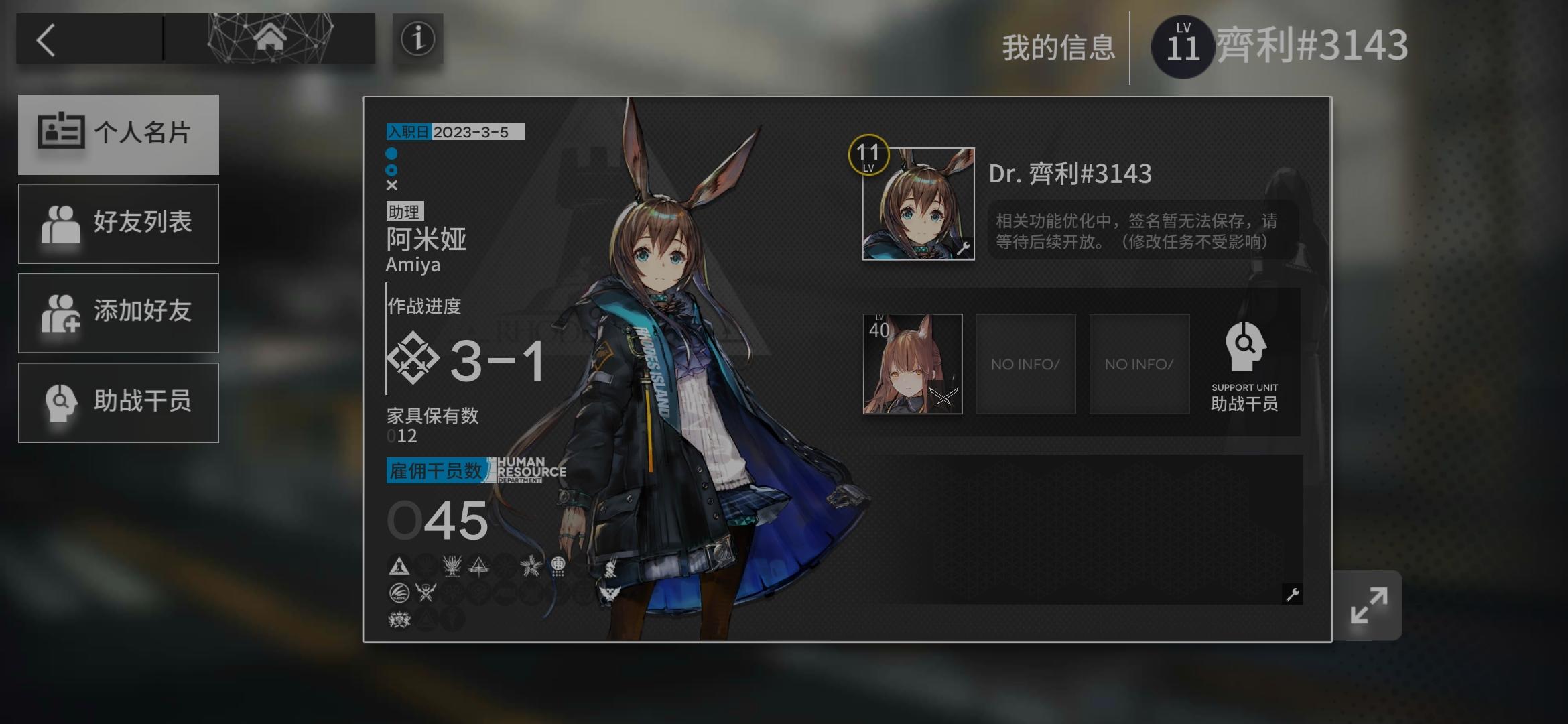Select 好友列表 in the sidebar
Screen dimensions: 1568x724
click(x=119, y=223)
